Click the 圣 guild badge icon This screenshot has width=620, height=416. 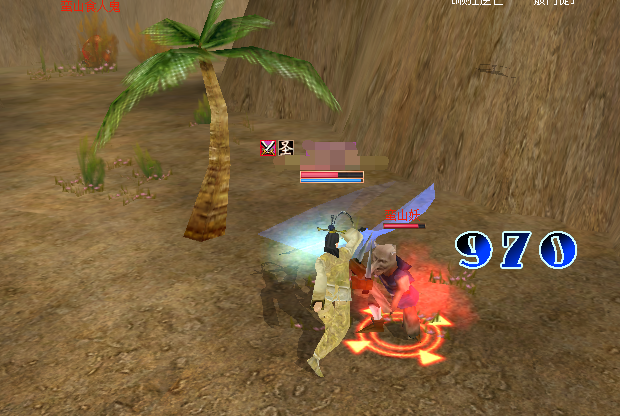click(x=285, y=148)
